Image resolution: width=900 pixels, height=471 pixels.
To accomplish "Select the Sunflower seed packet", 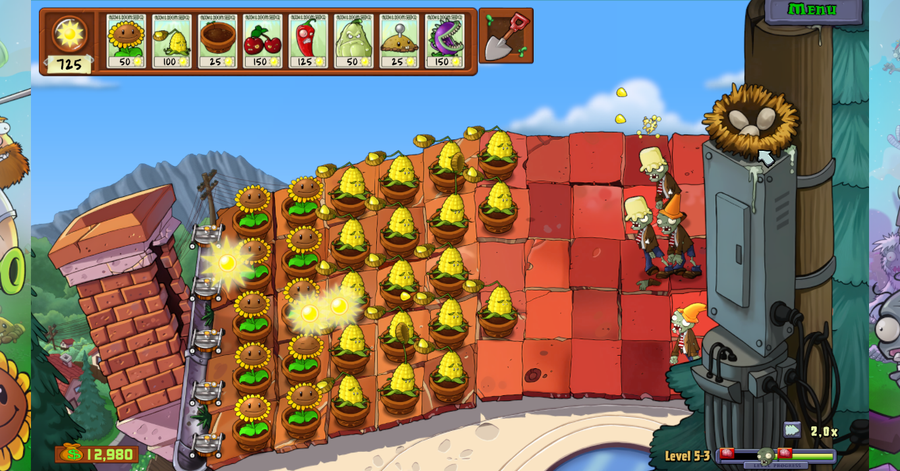I will click(126, 41).
